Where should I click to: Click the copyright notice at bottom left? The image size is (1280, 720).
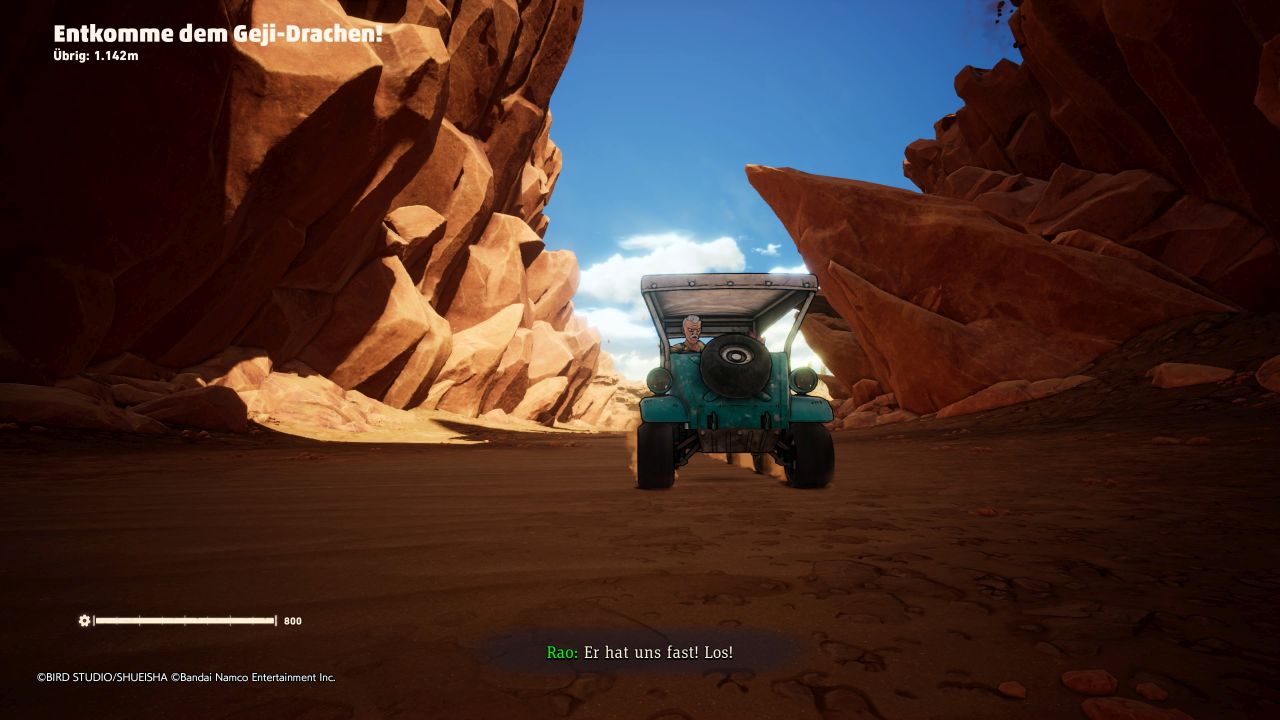185,677
